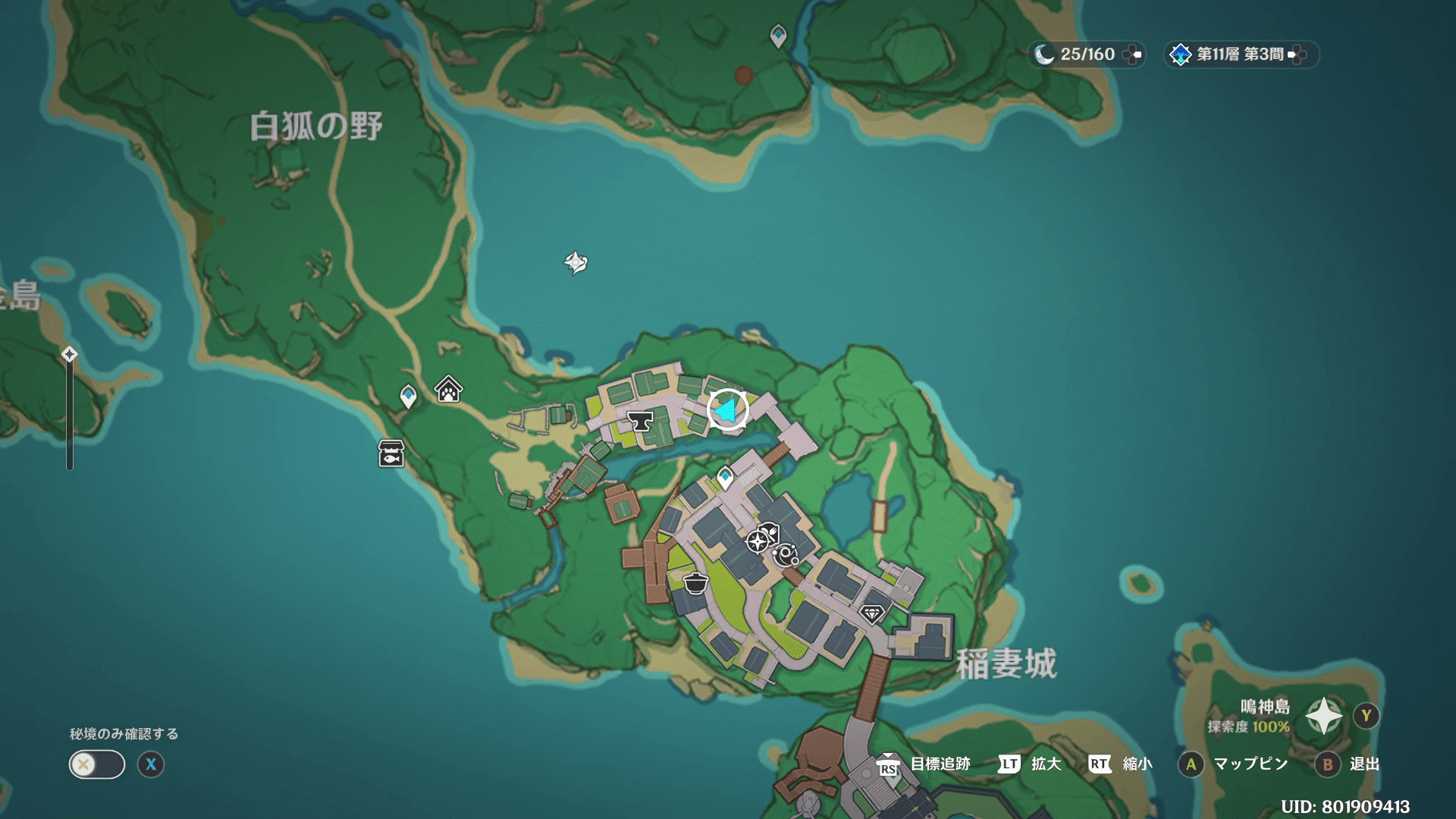
Task: Select the blacksmith anvil map marker
Action: 641,421
